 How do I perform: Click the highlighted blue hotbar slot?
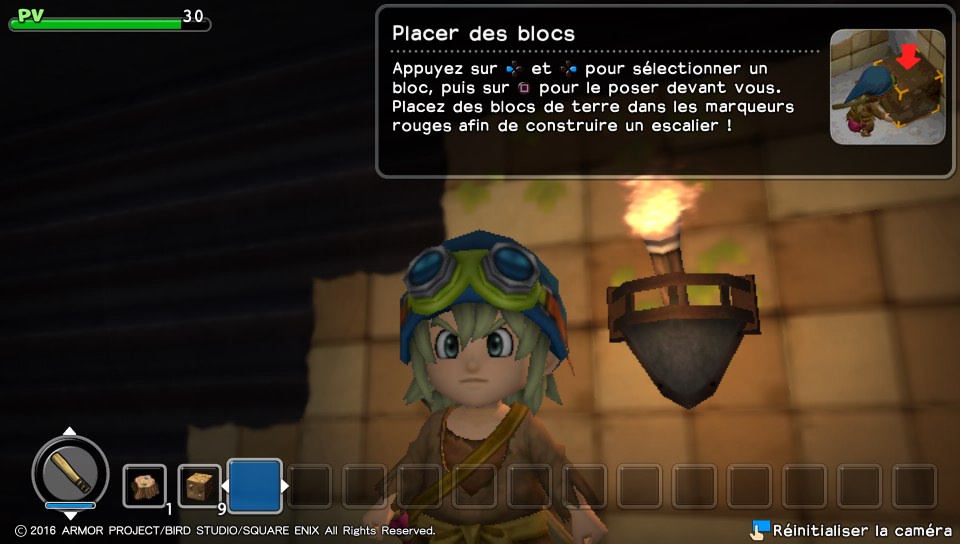click(x=254, y=486)
